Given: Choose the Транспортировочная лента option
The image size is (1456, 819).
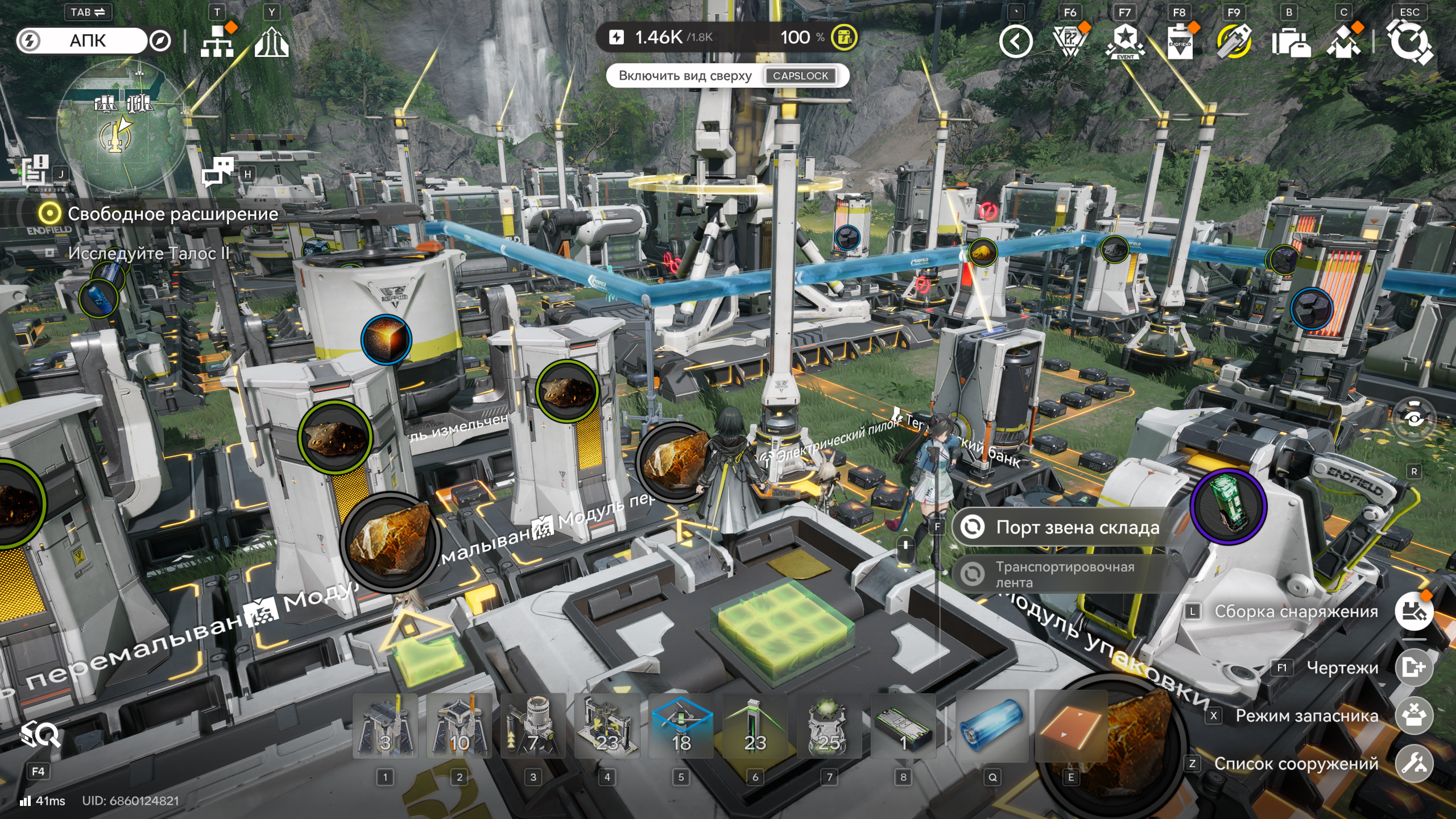Looking at the screenshot, I should (1064, 574).
